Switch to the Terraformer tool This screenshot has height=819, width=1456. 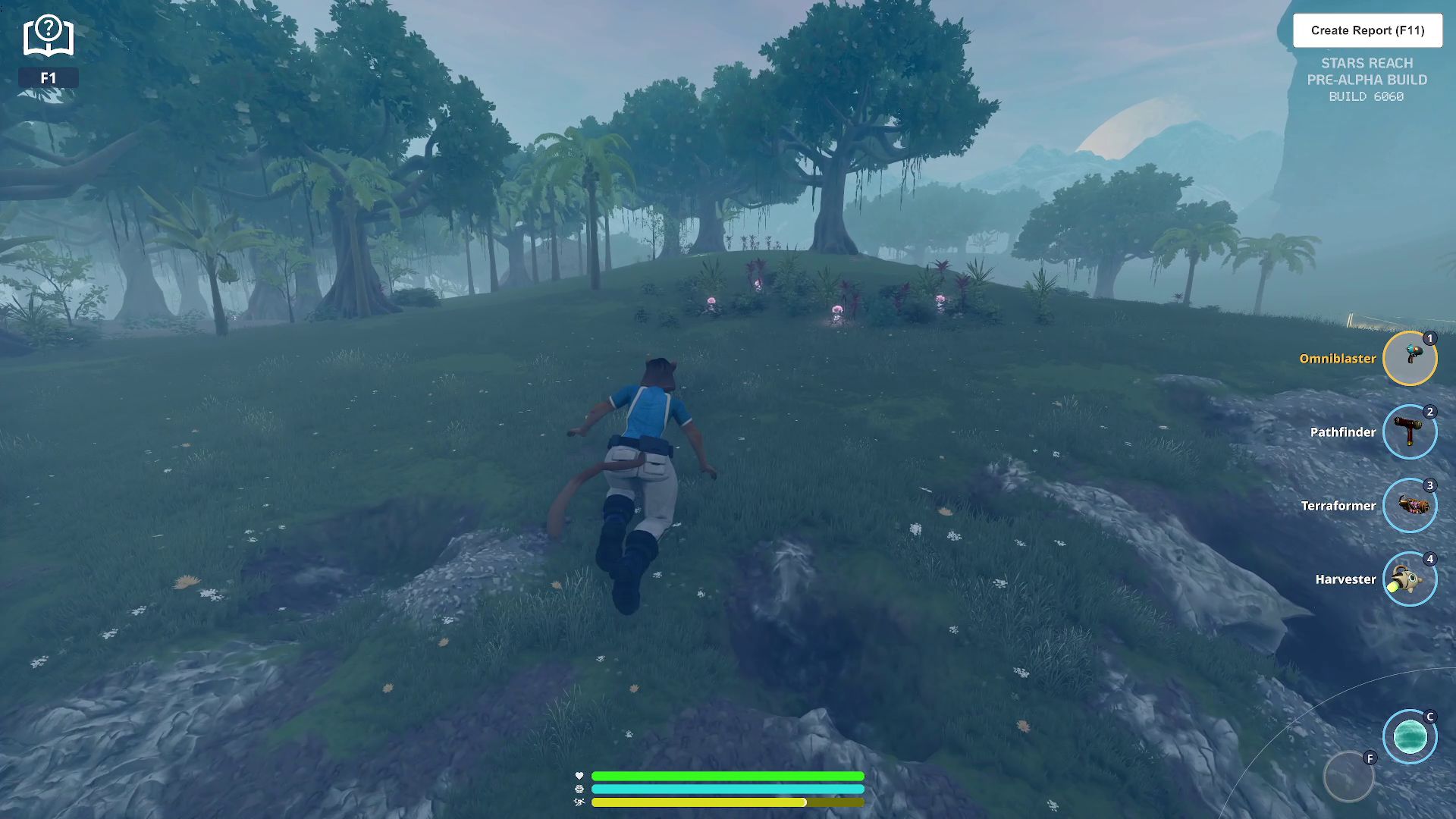click(1409, 505)
